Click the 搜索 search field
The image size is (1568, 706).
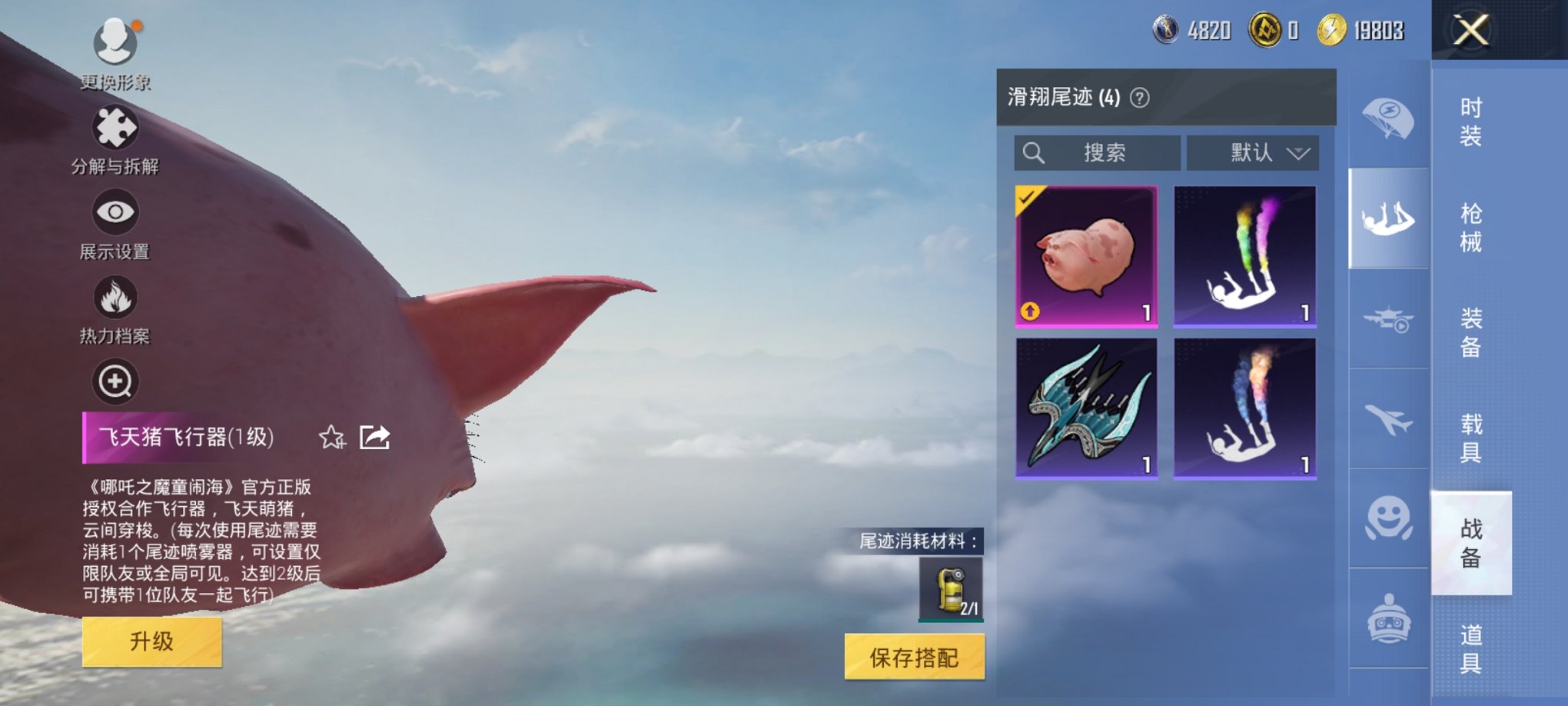[x=1099, y=152]
